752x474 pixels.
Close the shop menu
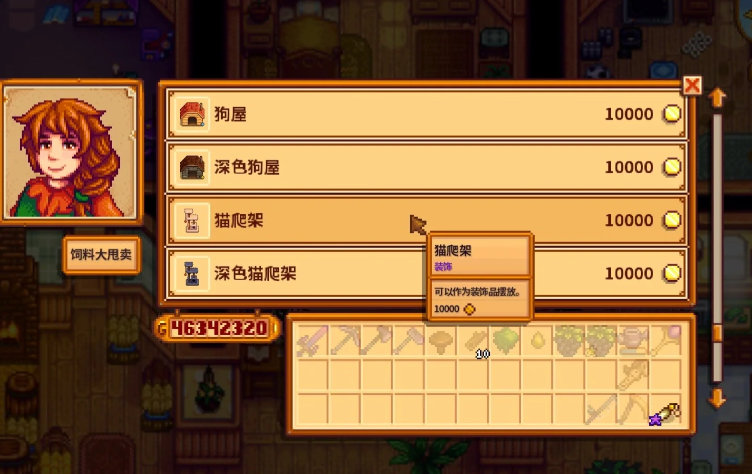691,86
